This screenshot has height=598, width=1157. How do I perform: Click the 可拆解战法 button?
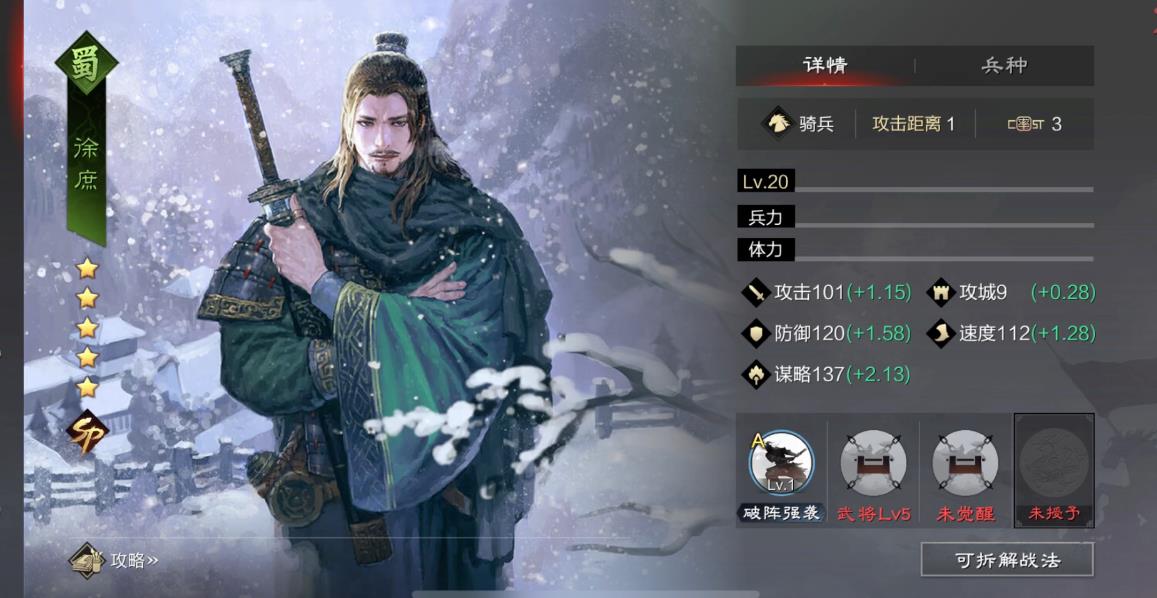tap(1006, 560)
